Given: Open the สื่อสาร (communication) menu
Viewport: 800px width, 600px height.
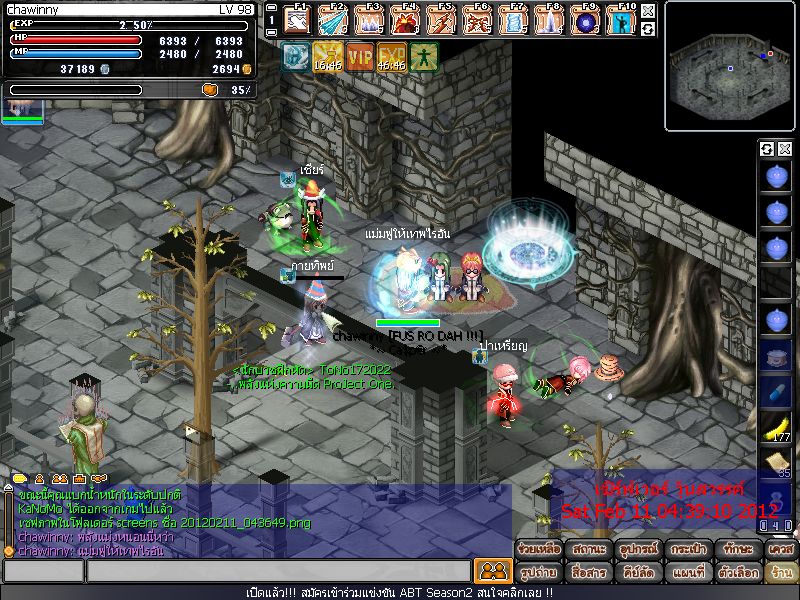Looking at the screenshot, I should (x=588, y=572).
